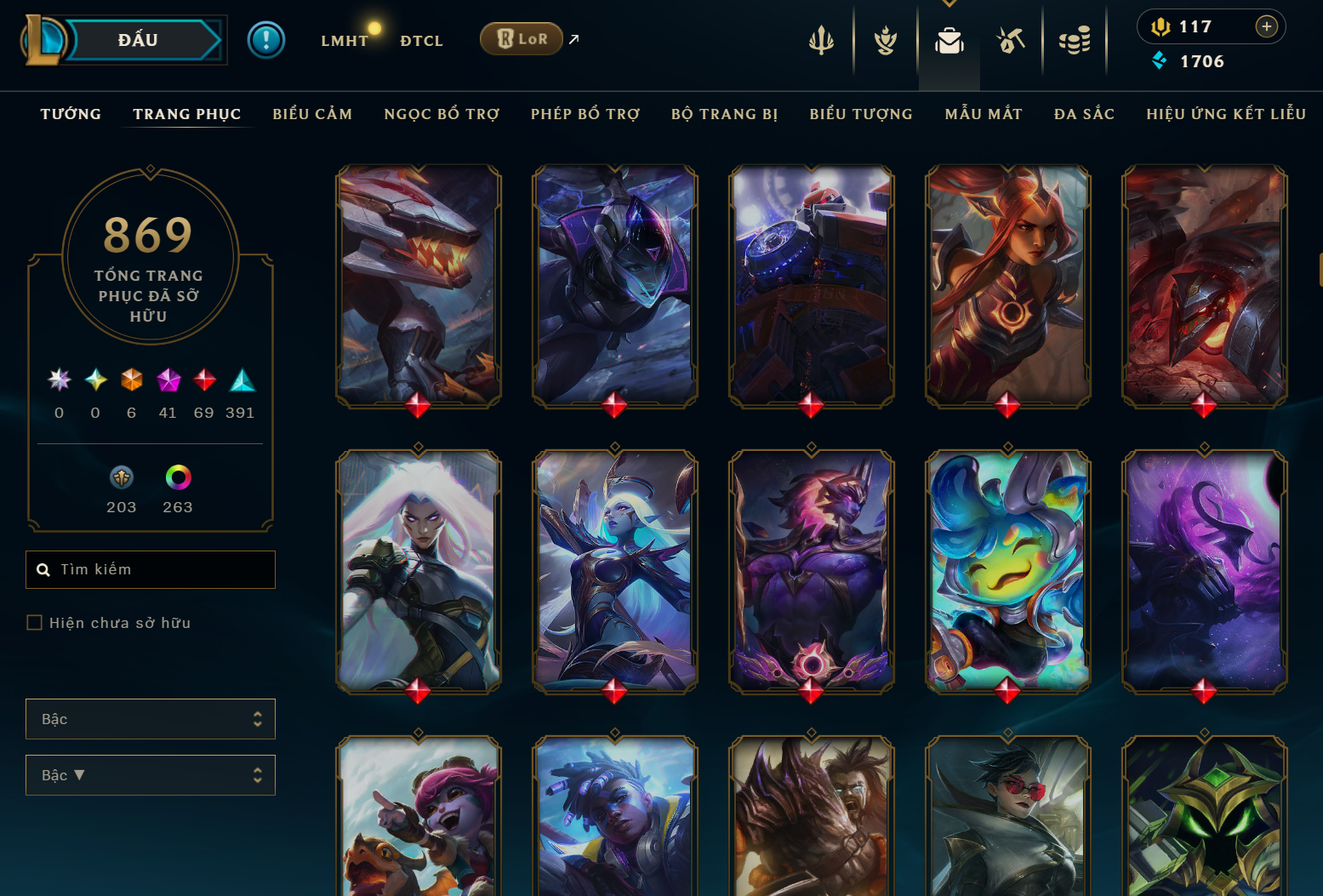
Task: Open the hammer crafting loot icon
Action: (x=1011, y=41)
